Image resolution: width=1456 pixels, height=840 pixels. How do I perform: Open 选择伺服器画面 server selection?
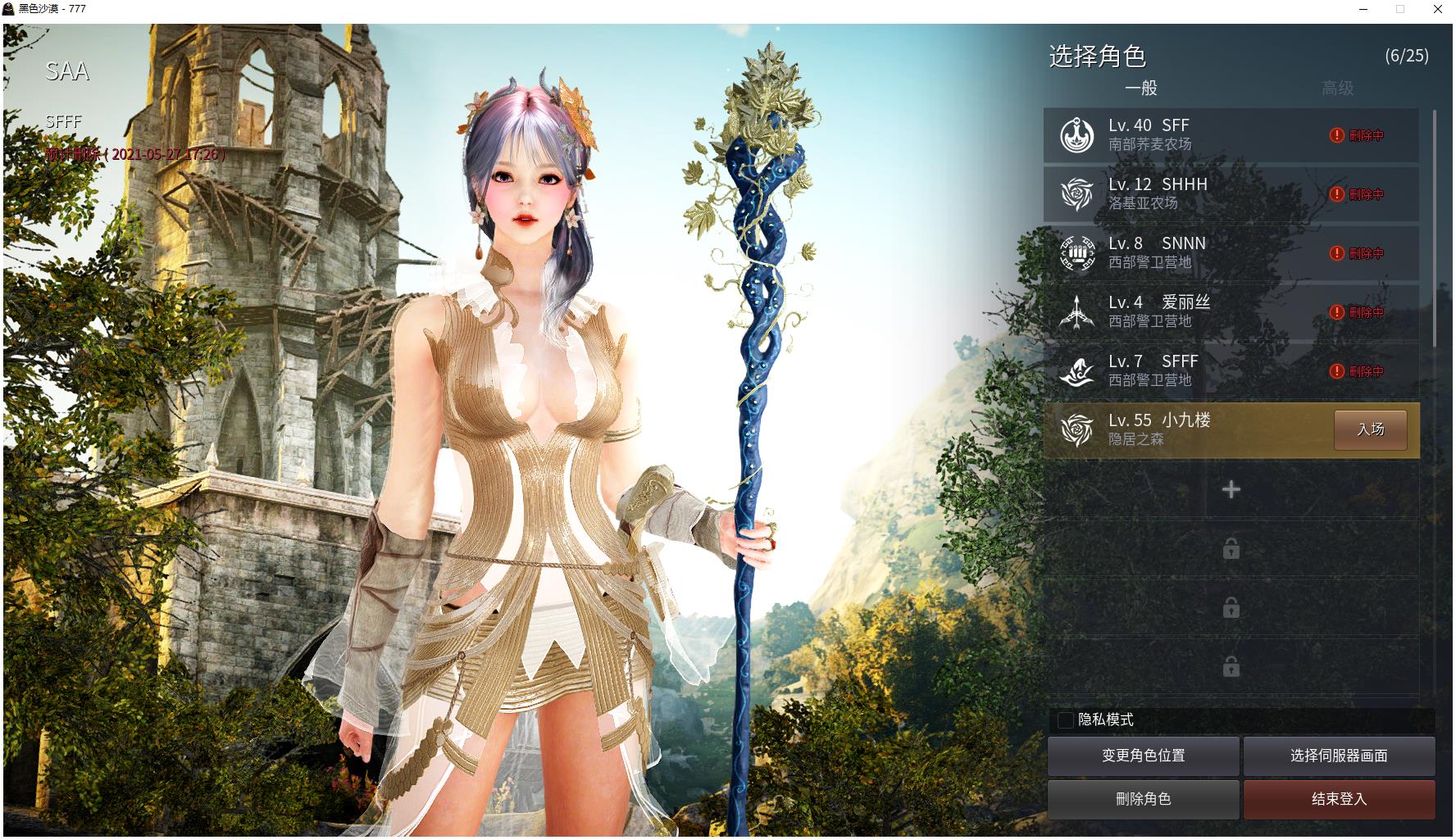pyautogui.click(x=1339, y=756)
